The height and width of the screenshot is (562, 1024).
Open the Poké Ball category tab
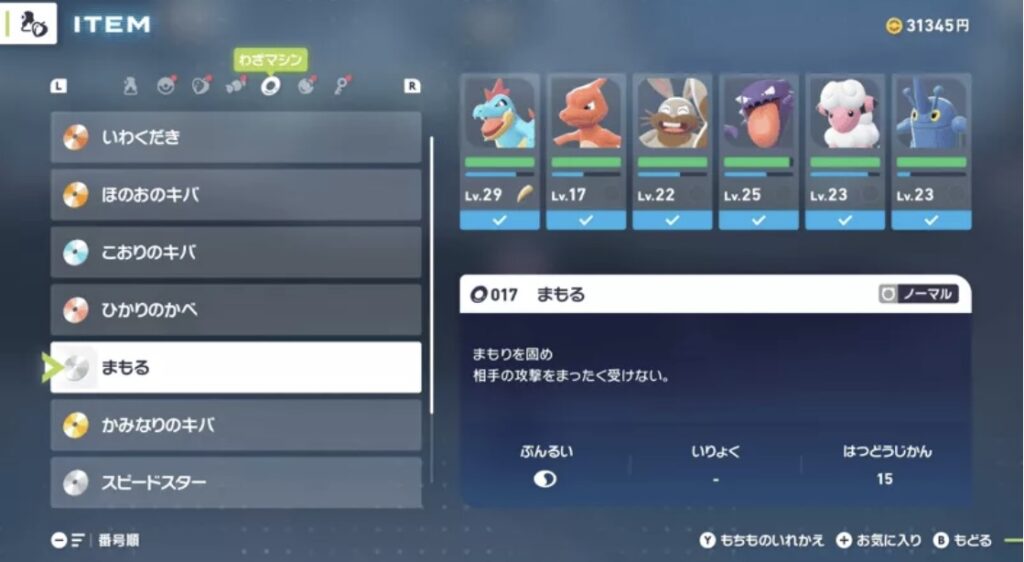click(x=166, y=86)
